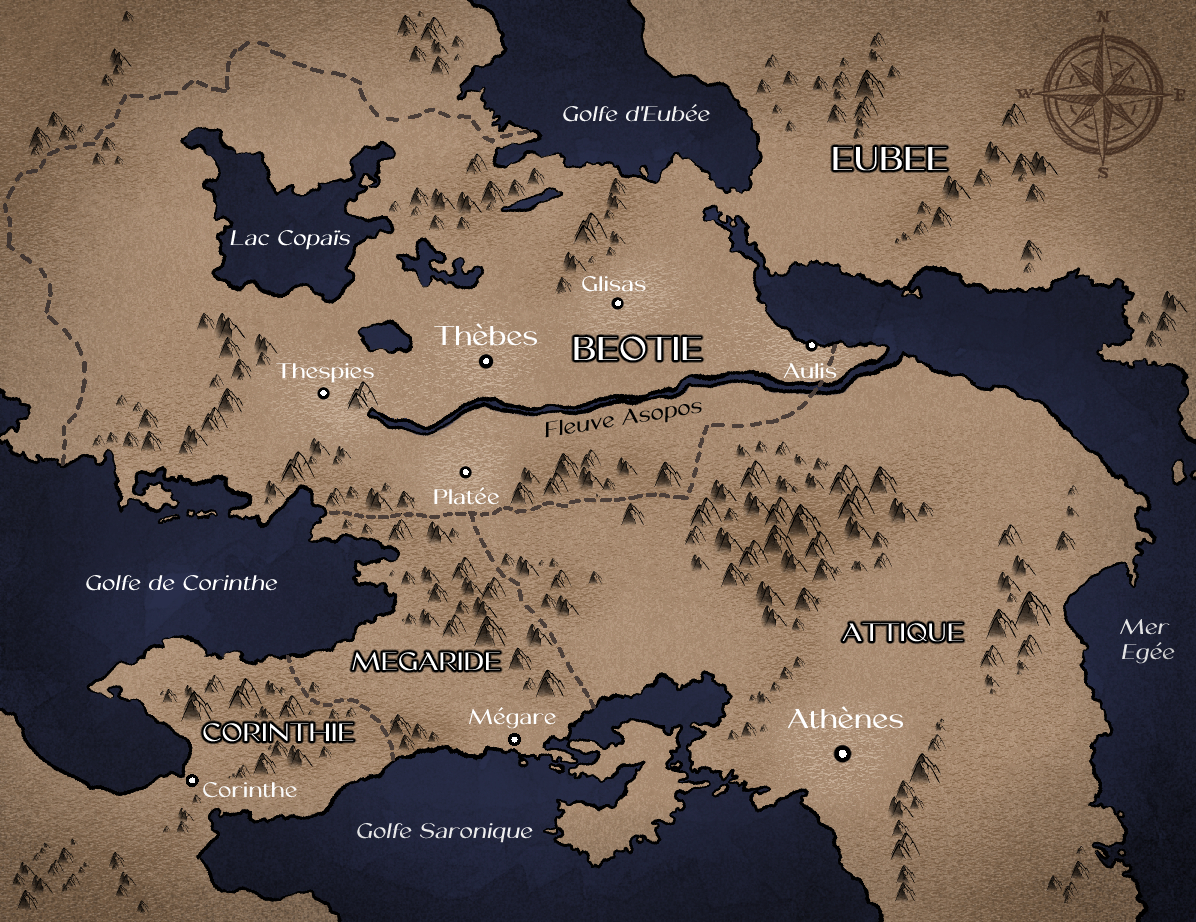Select the Aulis port marker
This screenshot has width=1196, height=922.
(811, 346)
